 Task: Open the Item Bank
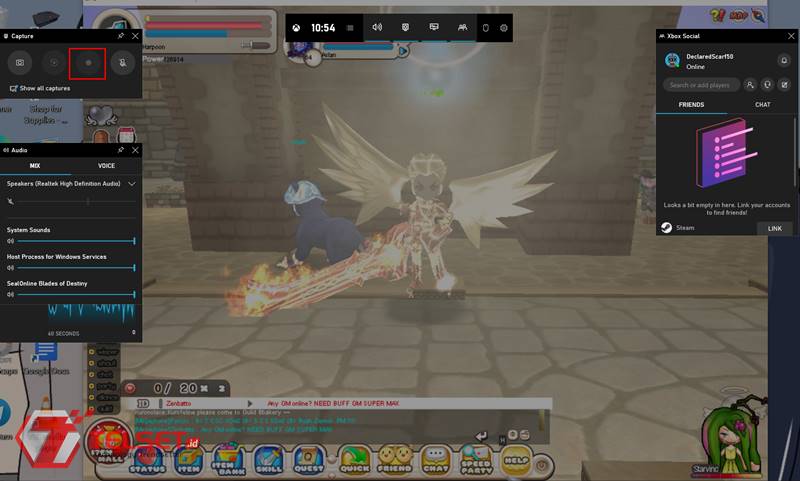click(226, 460)
